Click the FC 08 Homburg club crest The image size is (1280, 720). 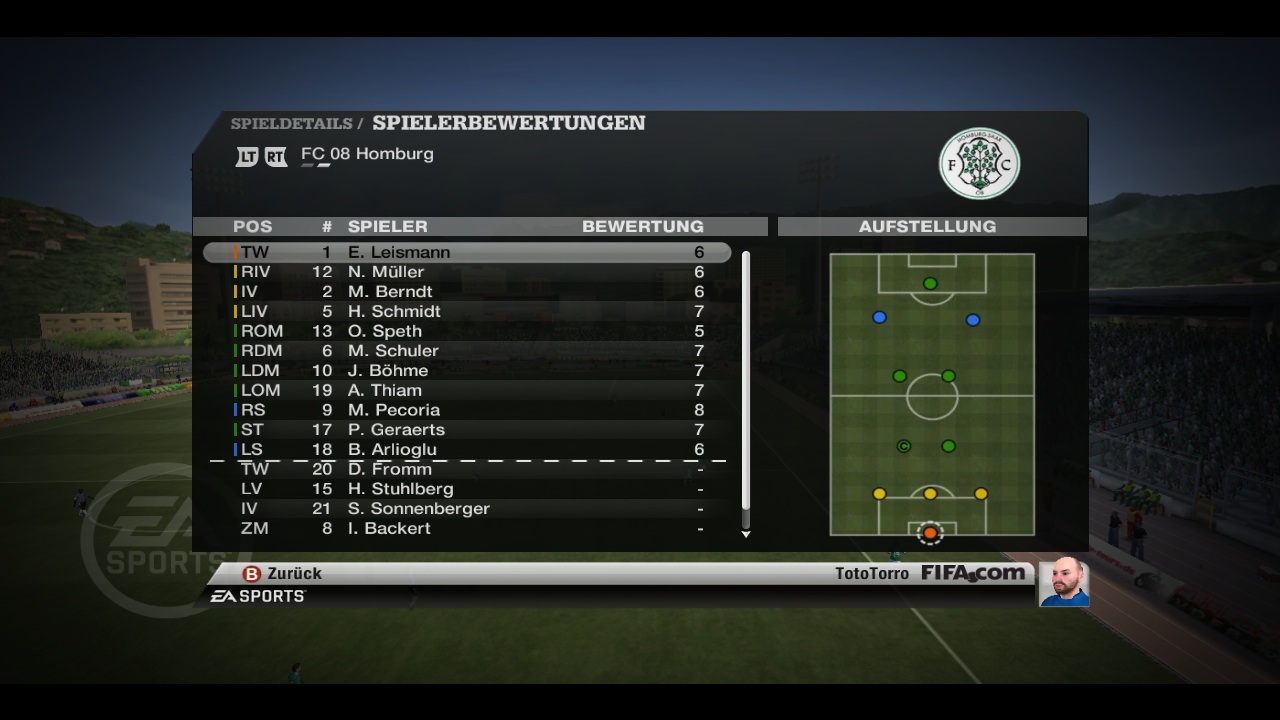point(979,163)
